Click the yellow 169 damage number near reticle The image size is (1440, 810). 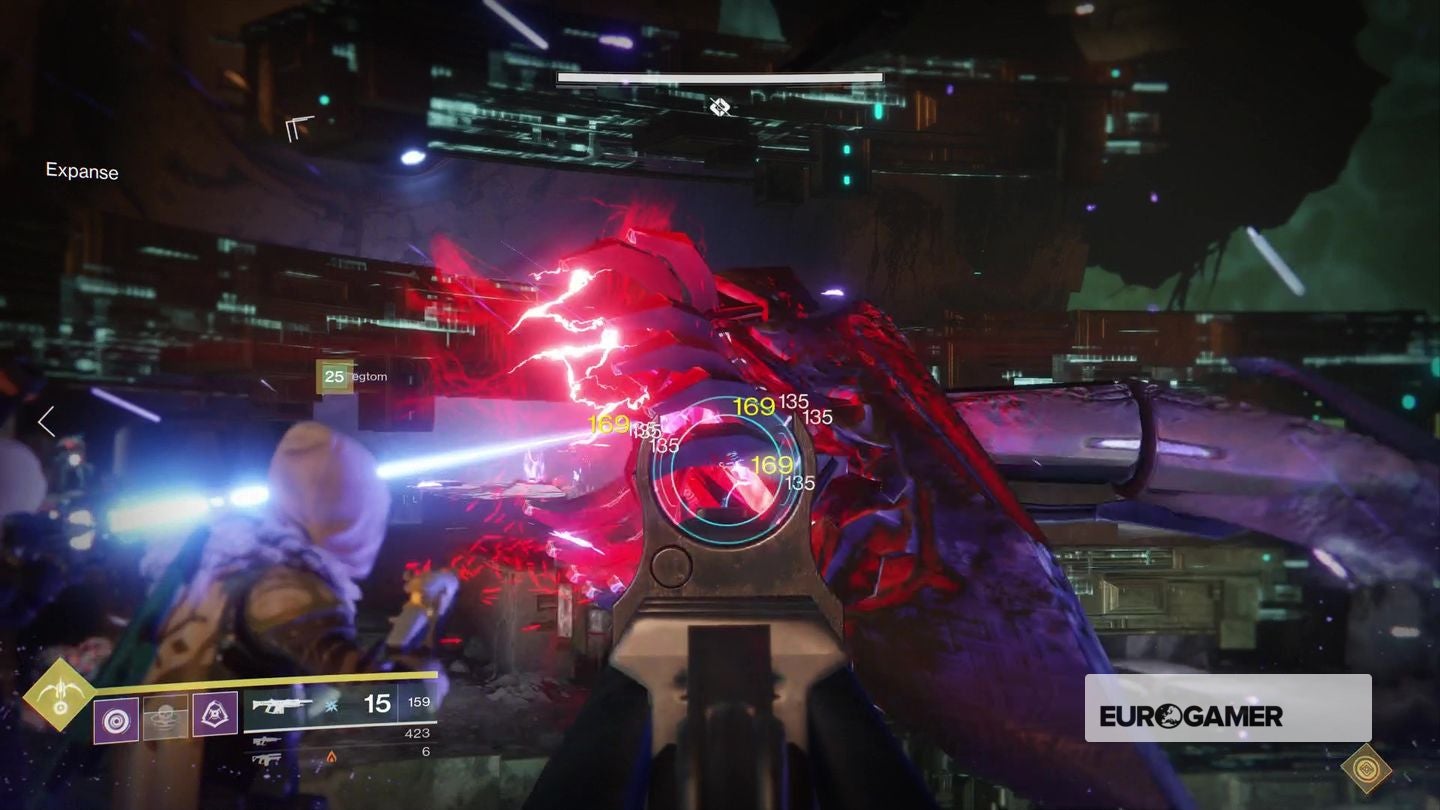(x=753, y=406)
